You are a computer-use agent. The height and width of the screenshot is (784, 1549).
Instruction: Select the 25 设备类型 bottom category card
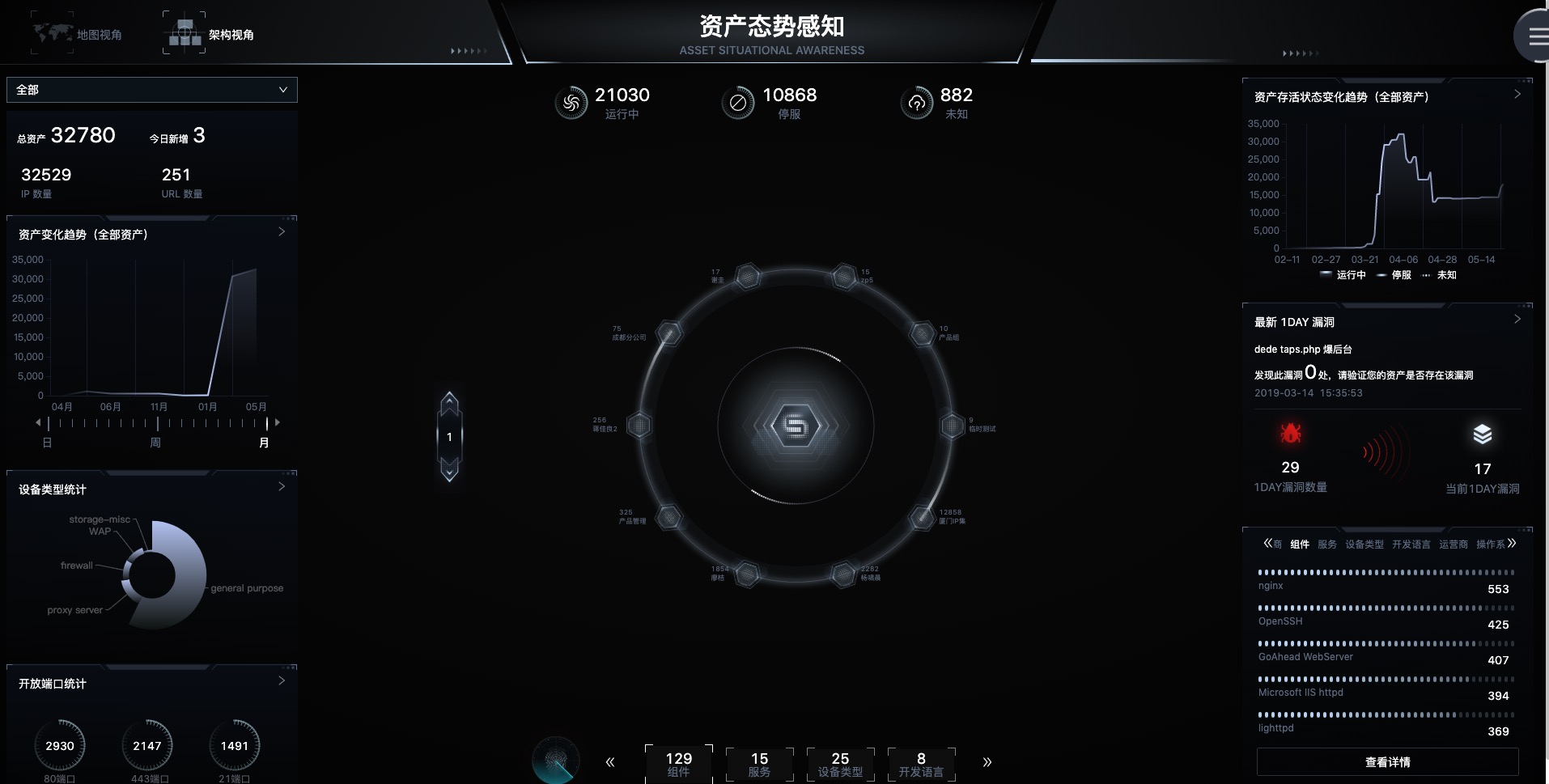pos(840,764)
